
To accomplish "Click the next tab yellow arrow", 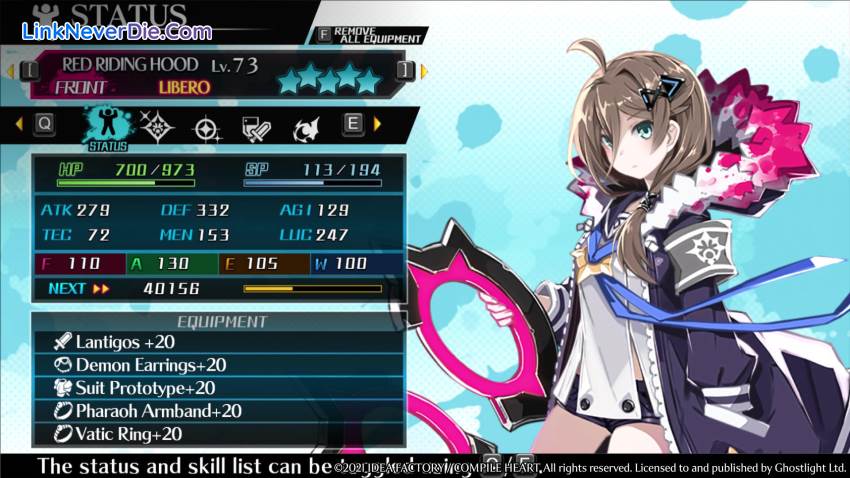I will coord(377,124).
